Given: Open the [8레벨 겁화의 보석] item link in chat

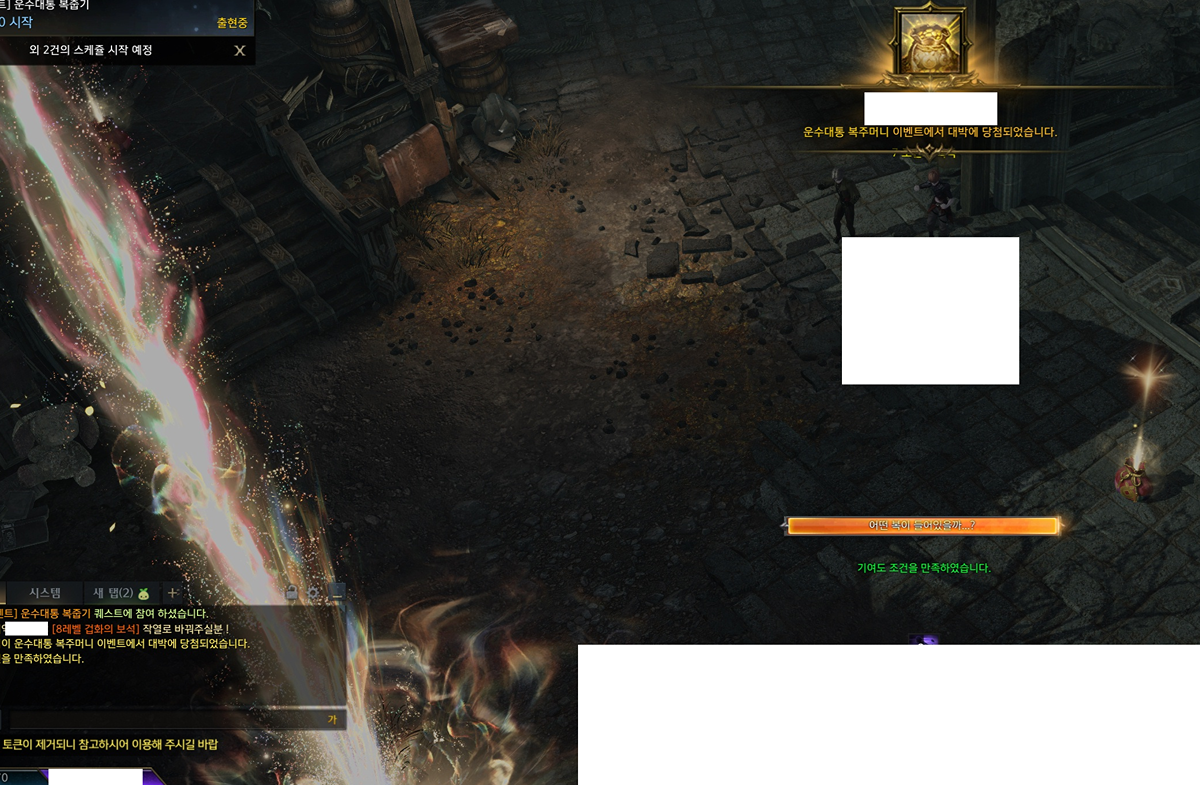Looking at the screenshot, I should tap(95, 629).
